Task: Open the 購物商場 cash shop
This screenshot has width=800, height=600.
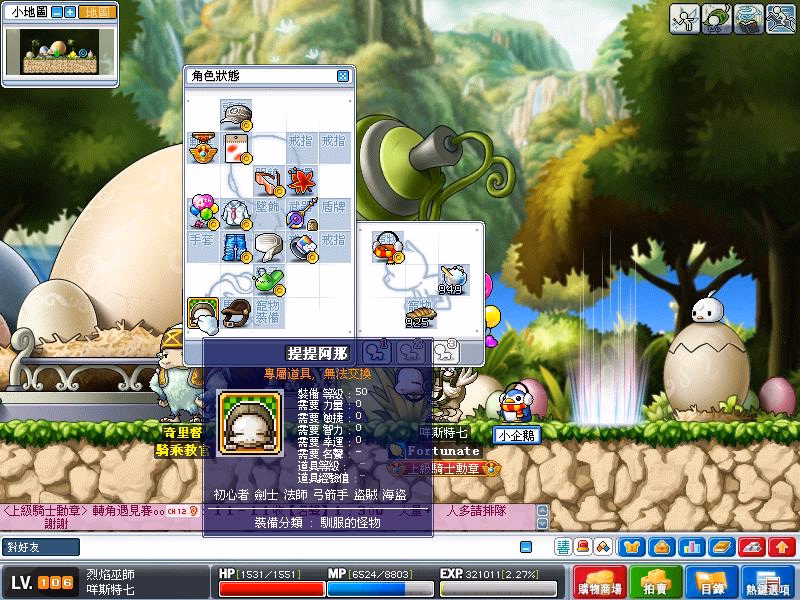Action: [x=601, y=583]
